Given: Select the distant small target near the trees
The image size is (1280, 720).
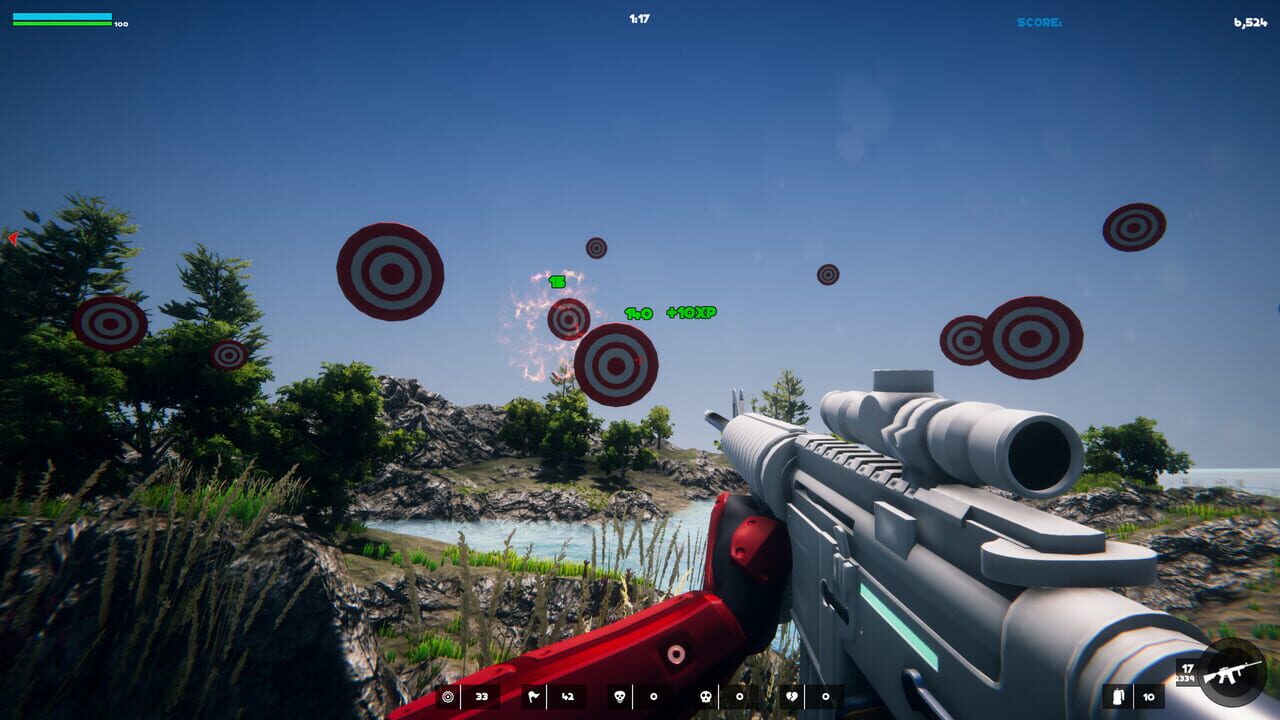Looking at the screenshot, I should [230, 355].
